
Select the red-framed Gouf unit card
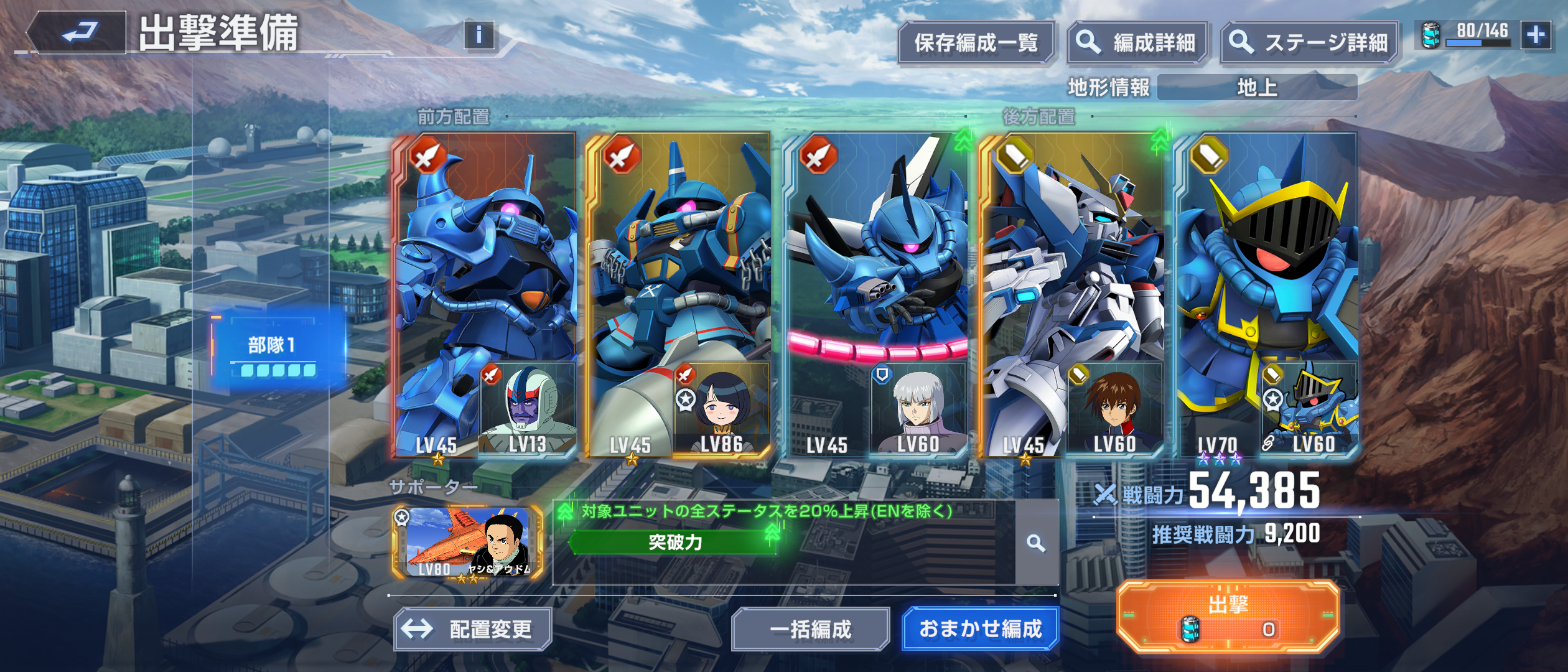484,261
